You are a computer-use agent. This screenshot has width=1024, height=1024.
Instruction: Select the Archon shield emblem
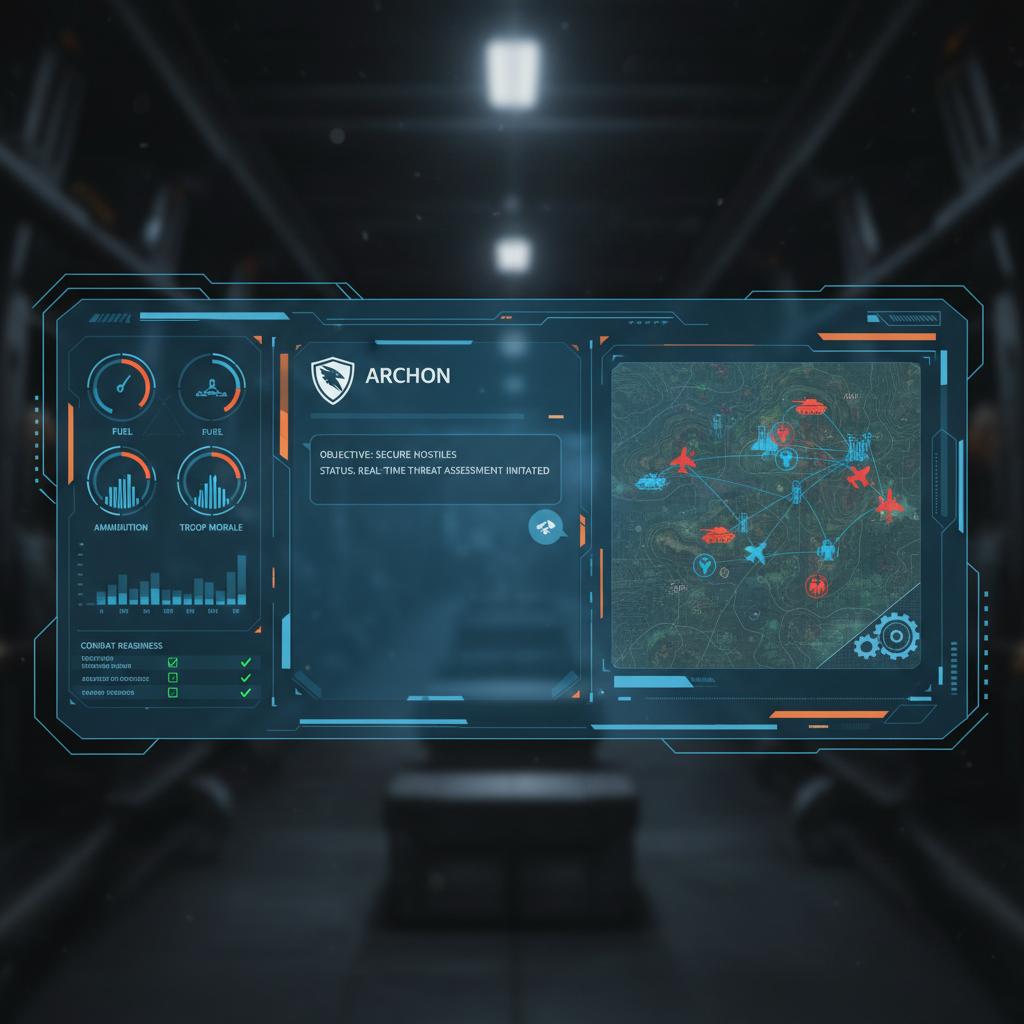click(331, 380)
